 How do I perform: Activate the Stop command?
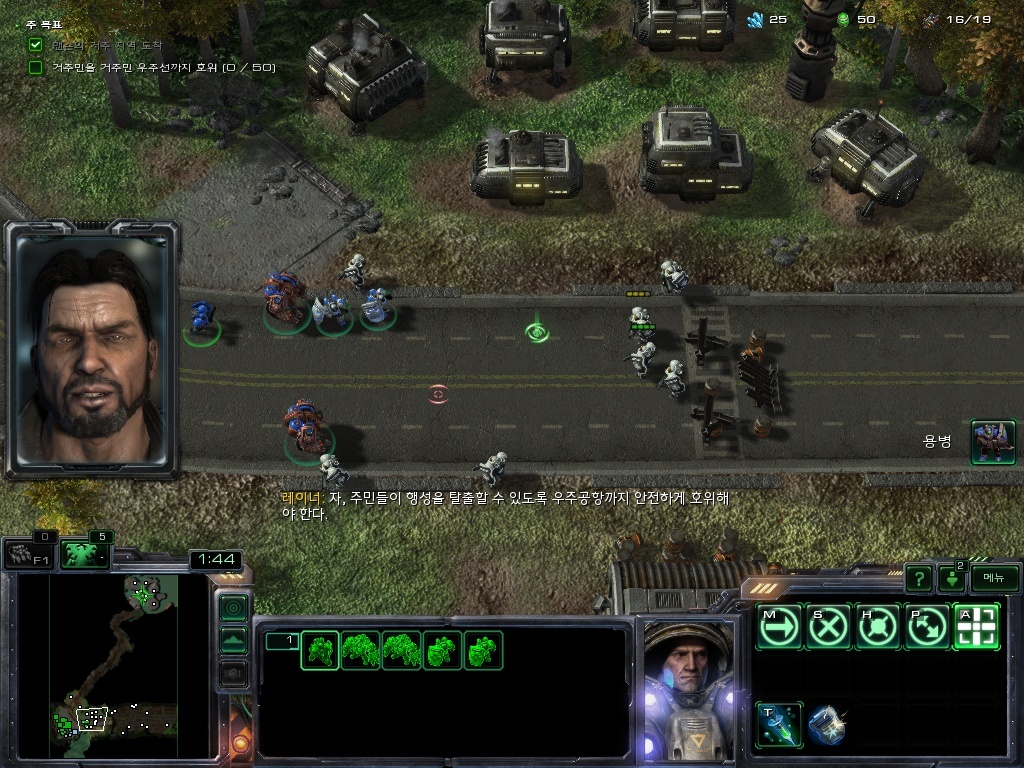click(x=829, y=627)
